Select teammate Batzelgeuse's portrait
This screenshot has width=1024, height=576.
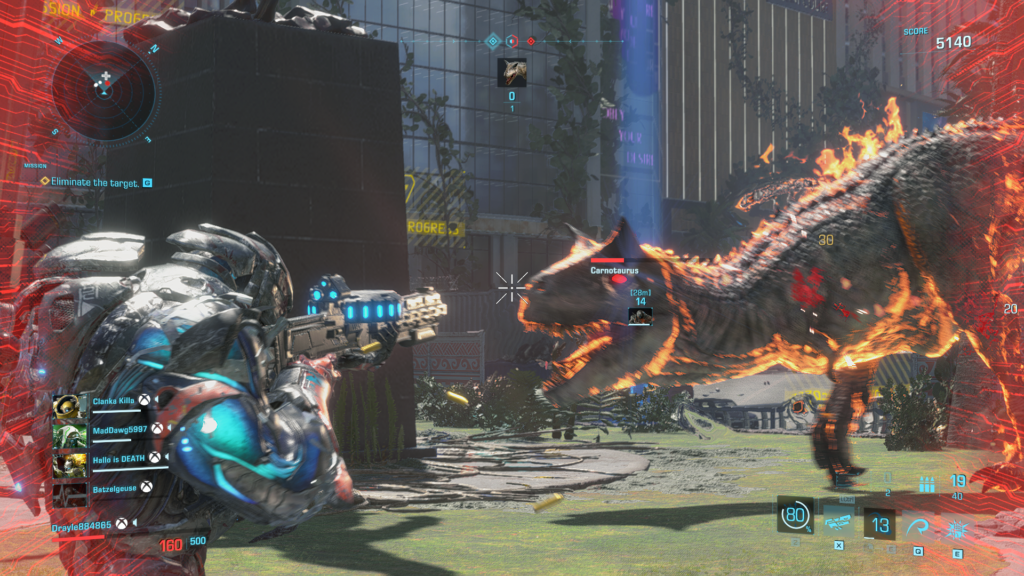[68, 492]
